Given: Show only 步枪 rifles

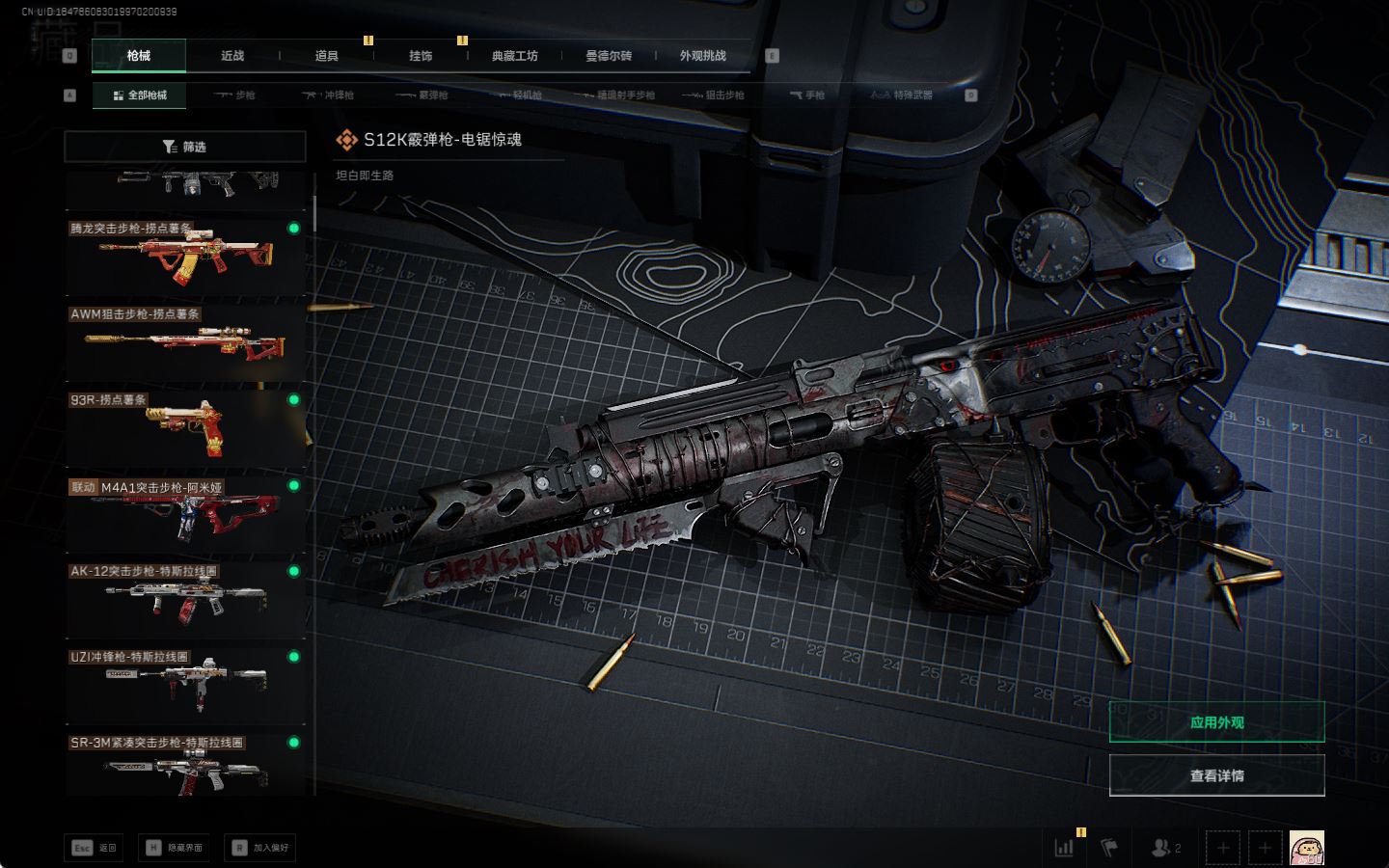Looking at the screenshot, I should click(234, 95).
